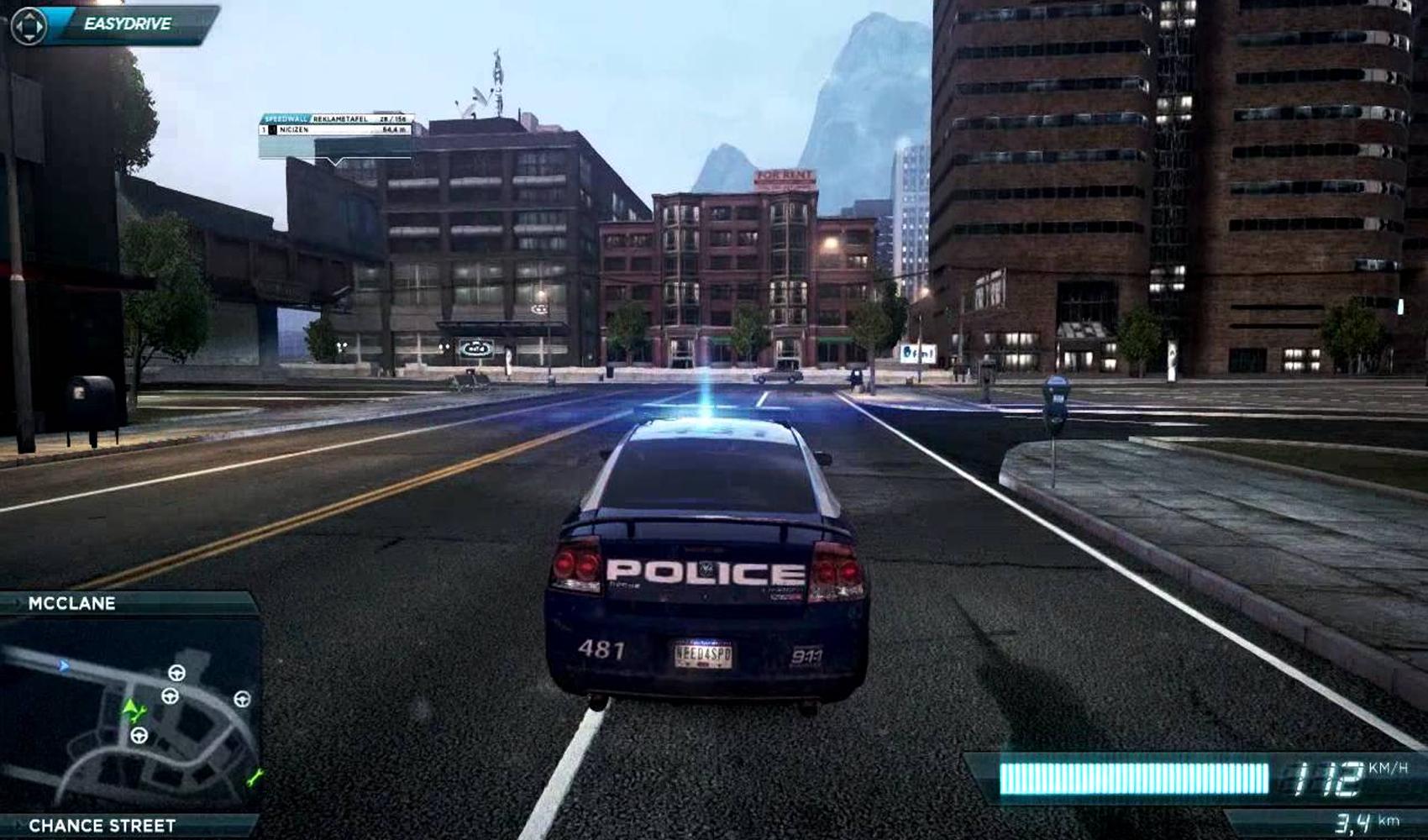Click the wrench repair shop icon near player arrow
The height and width of the screenshot is (840, 1428).
pos(140,712)
